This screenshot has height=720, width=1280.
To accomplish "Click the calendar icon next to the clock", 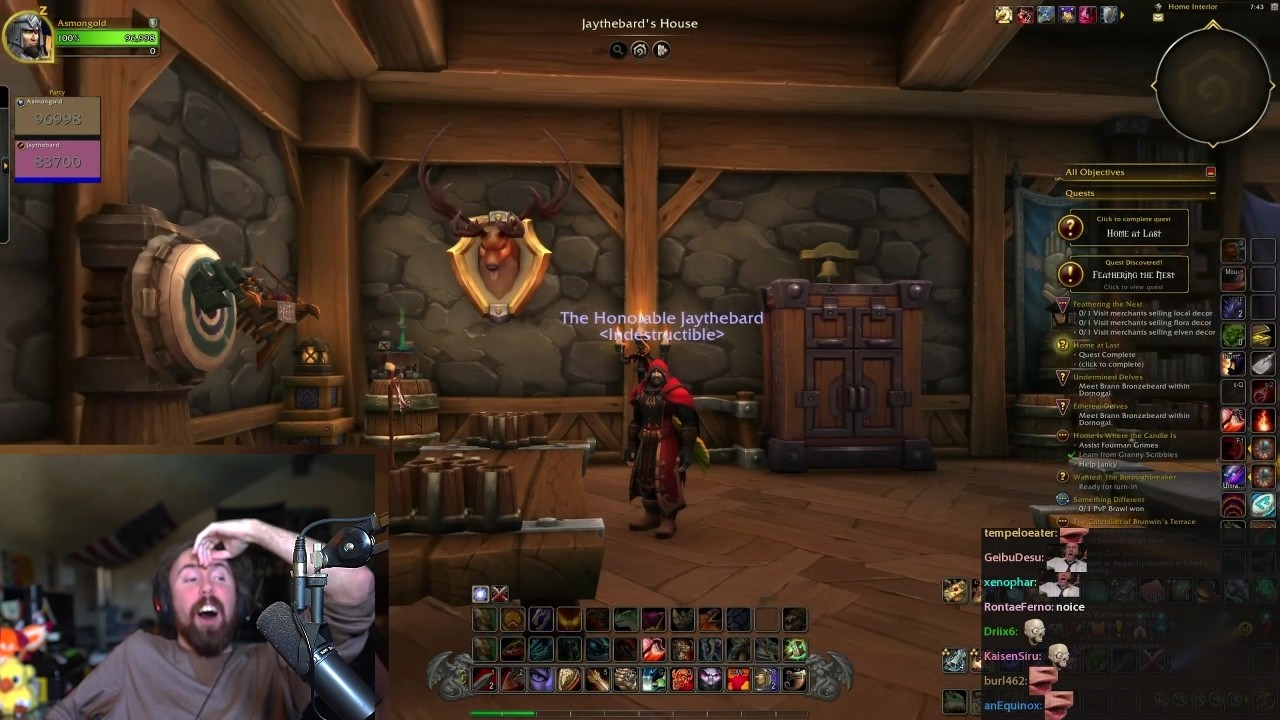I will click(x=1272, y=7).
